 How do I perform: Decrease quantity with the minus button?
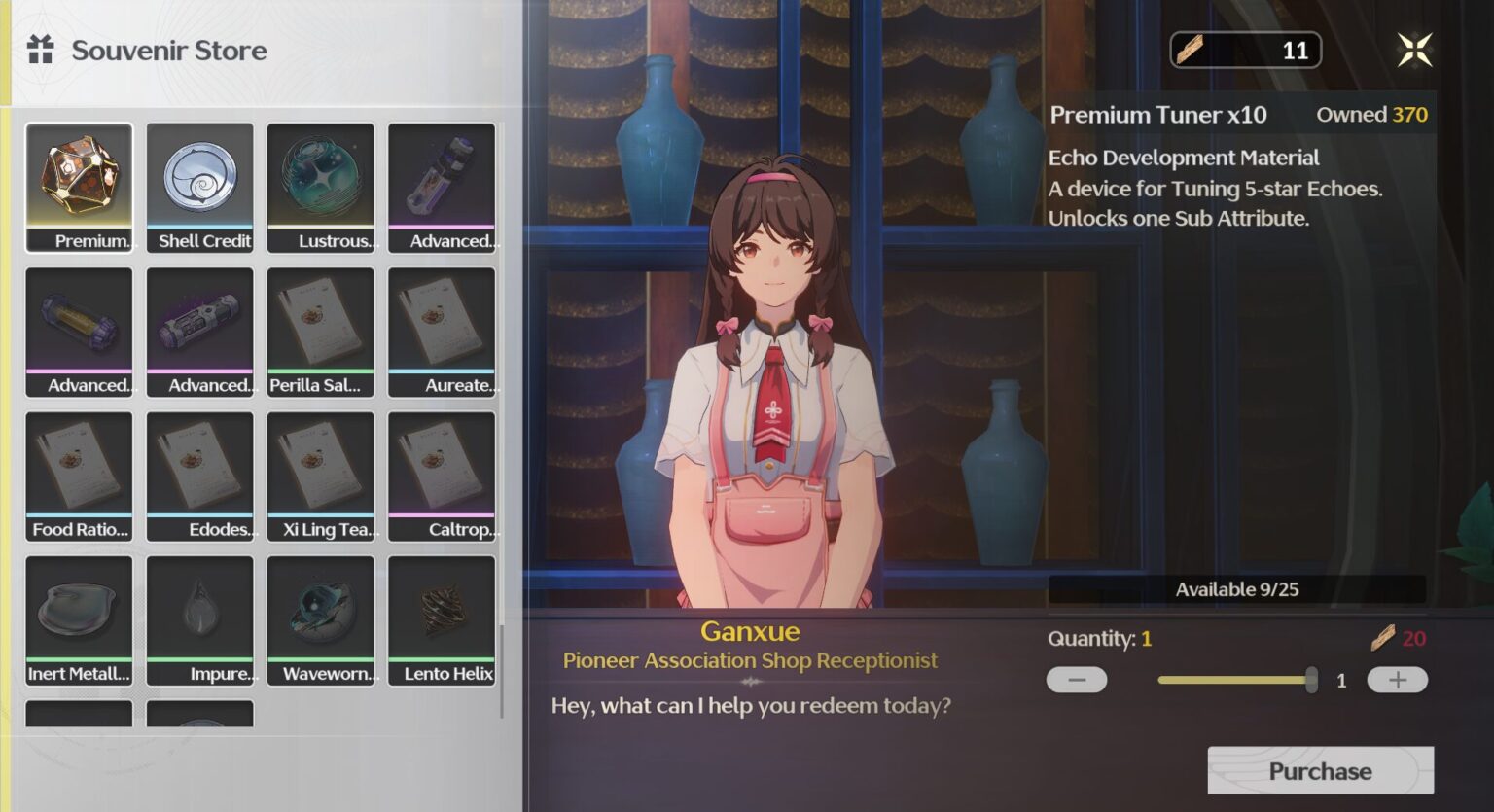pyautogui.click(x=1077, y=680)
